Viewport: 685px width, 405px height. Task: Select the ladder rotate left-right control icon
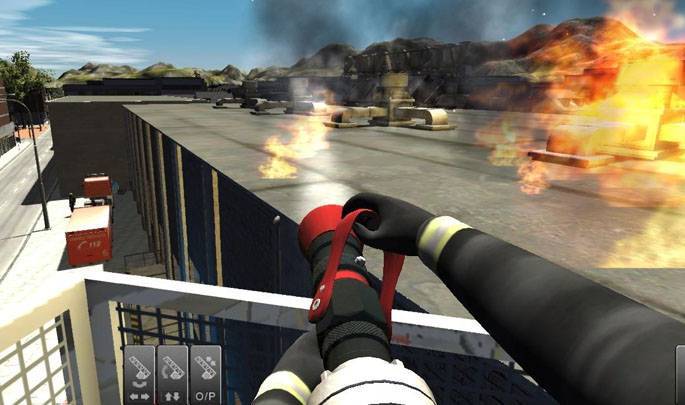coord(138,375)
